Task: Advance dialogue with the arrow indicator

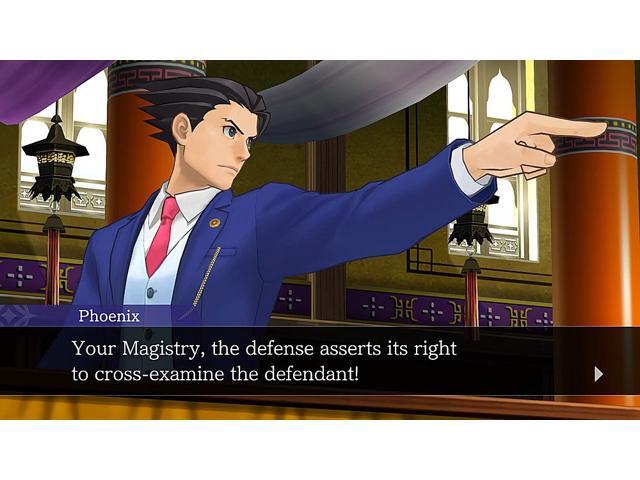Action: (598, 374)
